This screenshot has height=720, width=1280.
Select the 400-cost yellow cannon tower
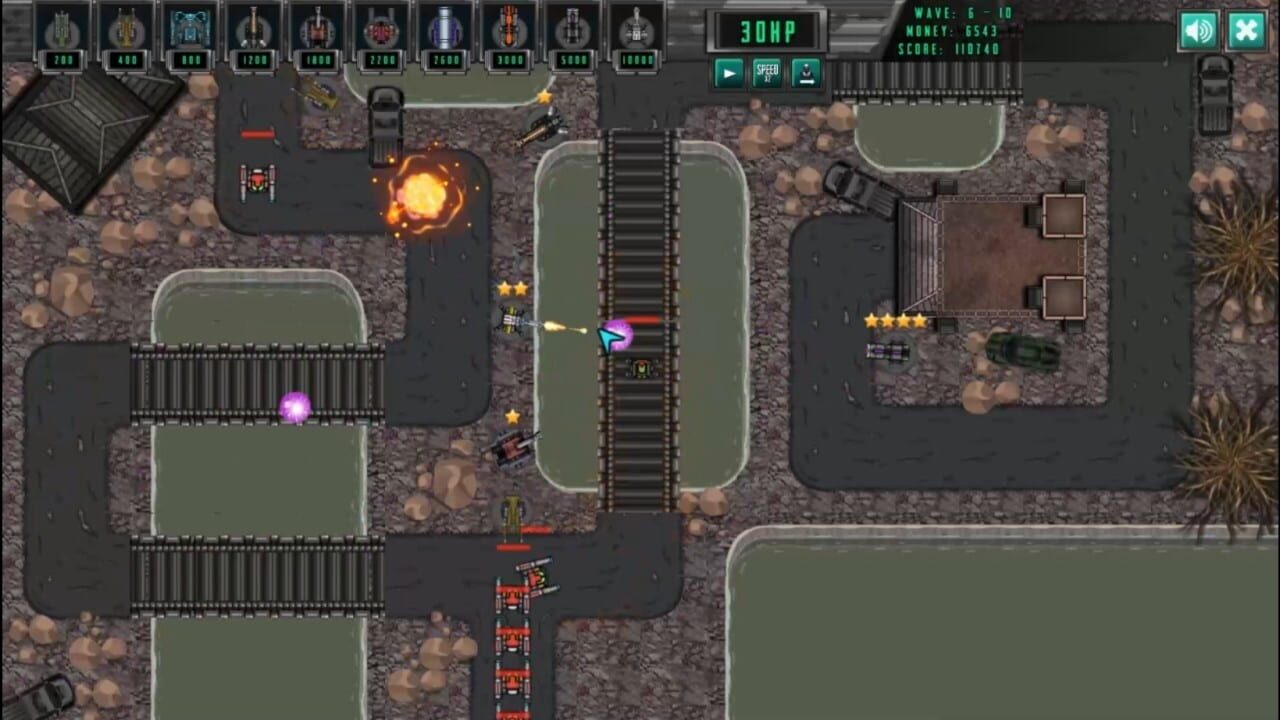pyautogui.click(x=127, y=31)
